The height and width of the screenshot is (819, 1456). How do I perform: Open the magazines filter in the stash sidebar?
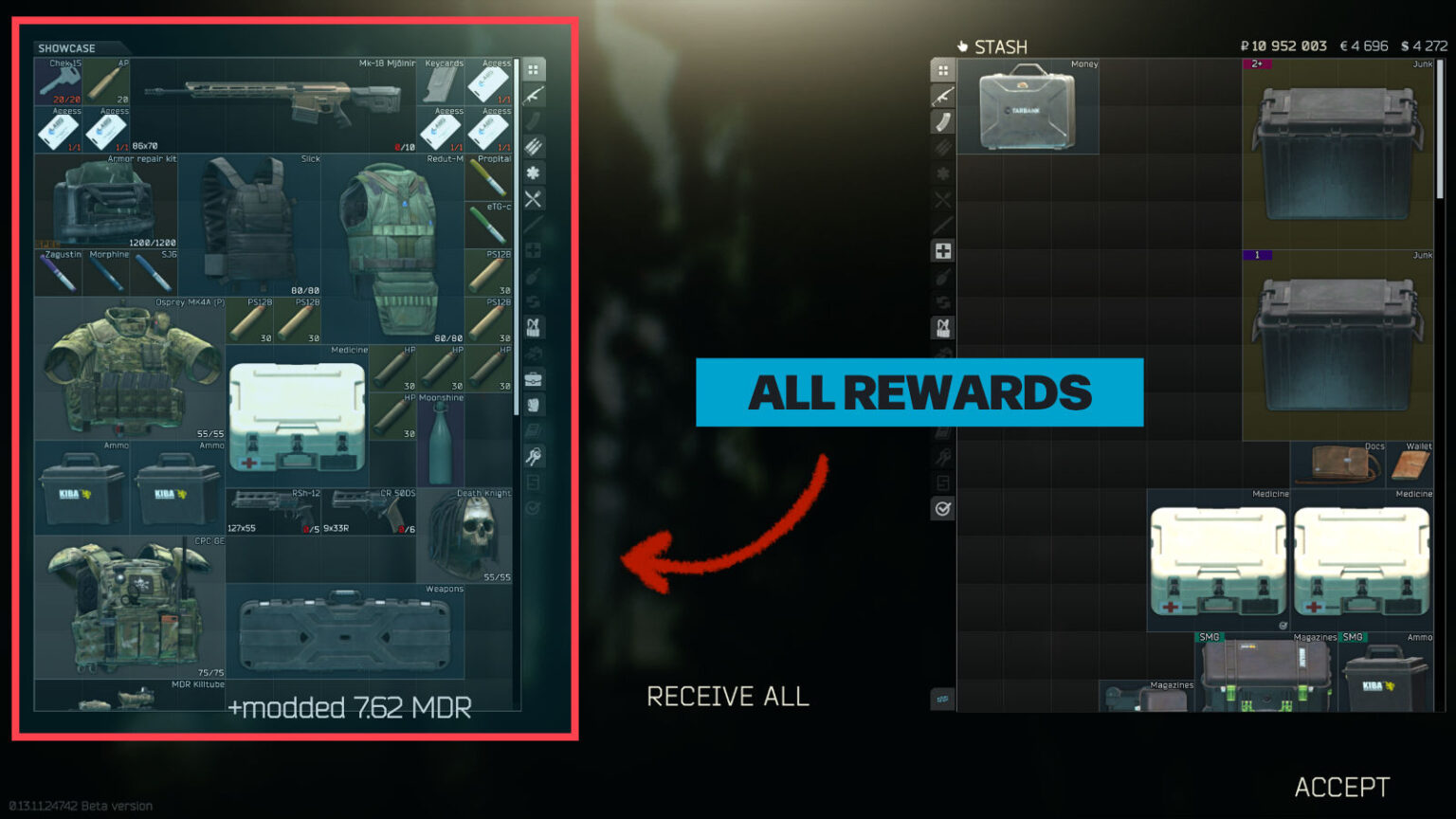pyautogui.click(x=944, y=121)
